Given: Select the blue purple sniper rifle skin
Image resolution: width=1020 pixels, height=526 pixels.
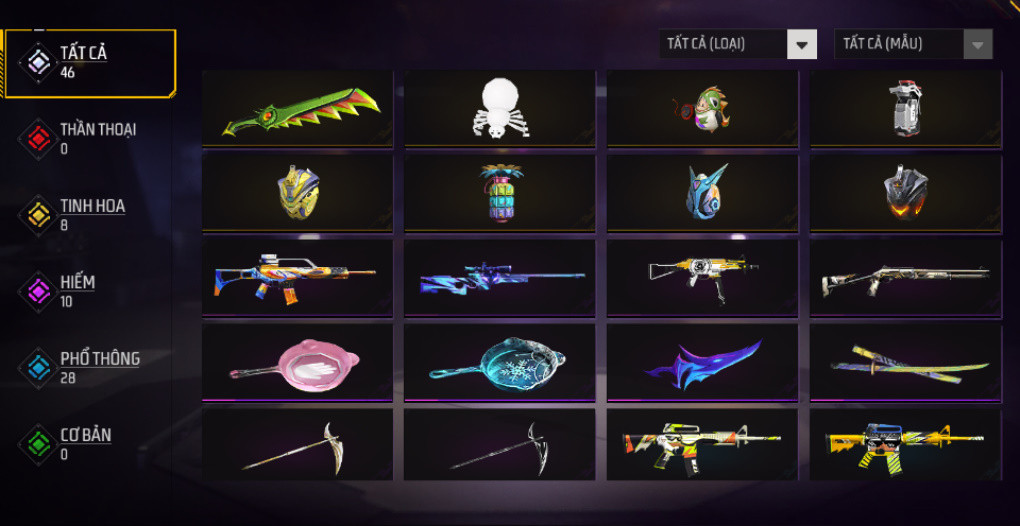Looking at the screenshot, I should coord(500,277).
